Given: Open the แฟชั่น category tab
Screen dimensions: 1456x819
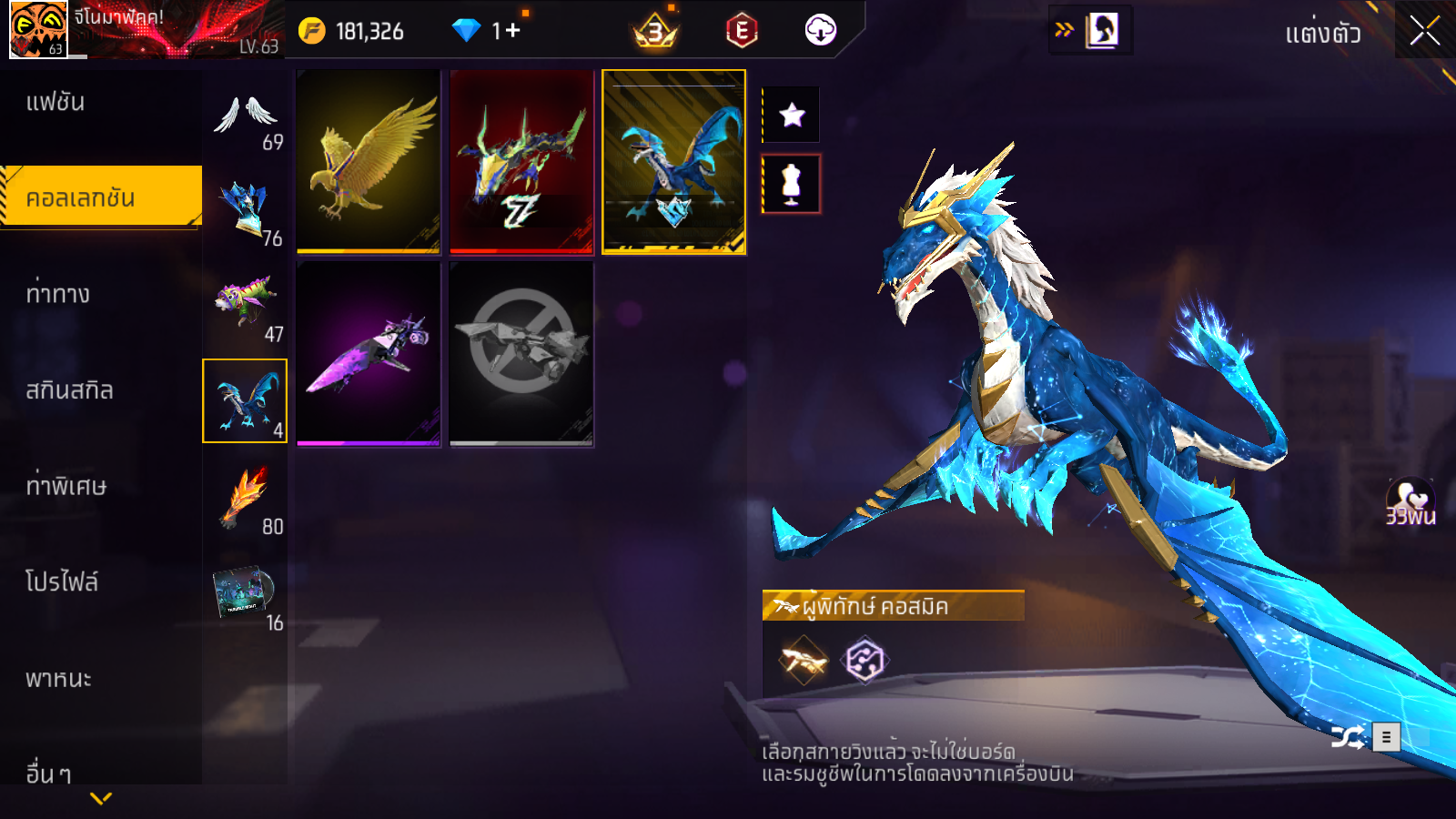Looking at the screenshot, I should [56, 102].
